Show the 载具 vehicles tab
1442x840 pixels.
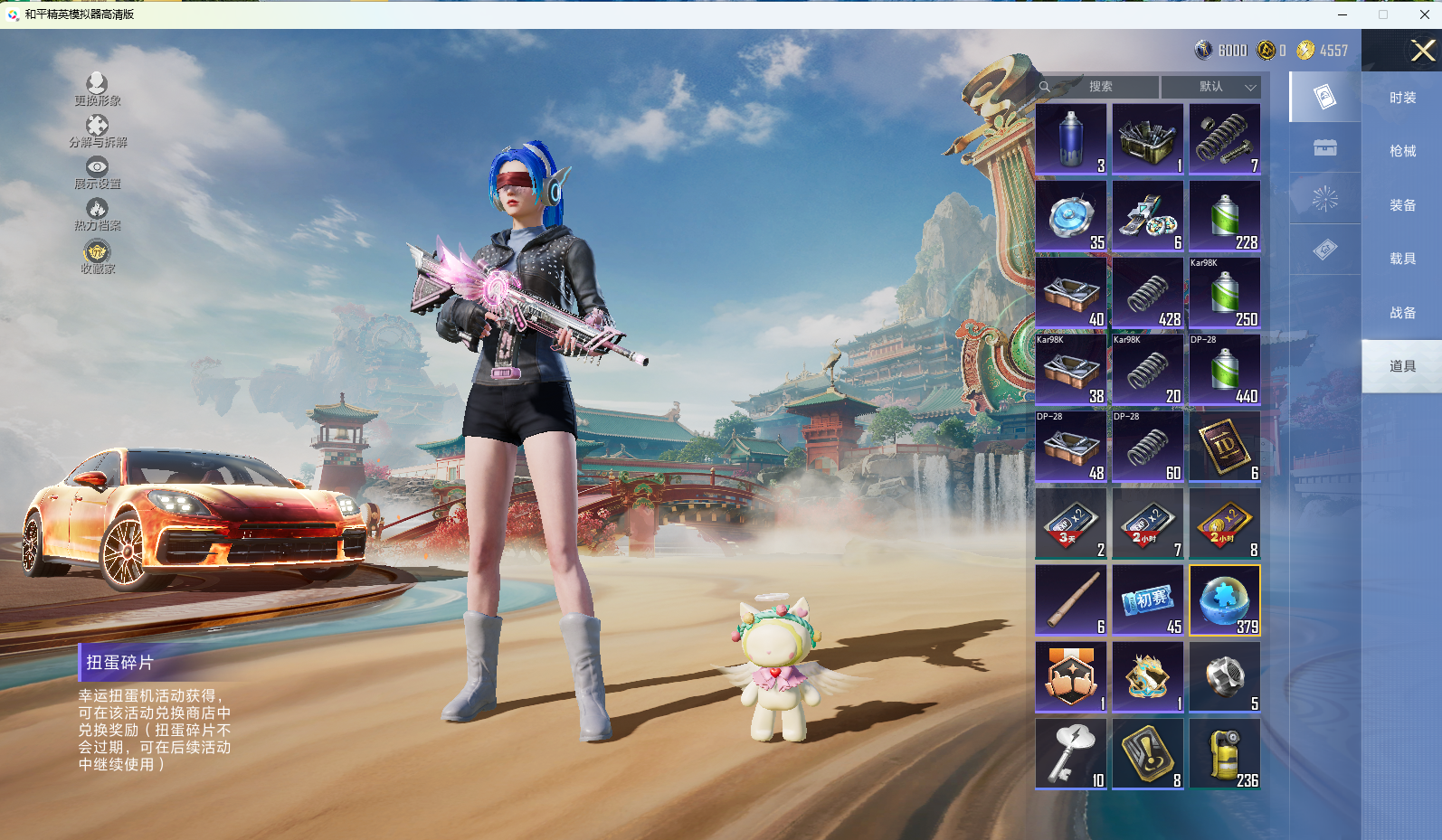tap(1402, 259)
